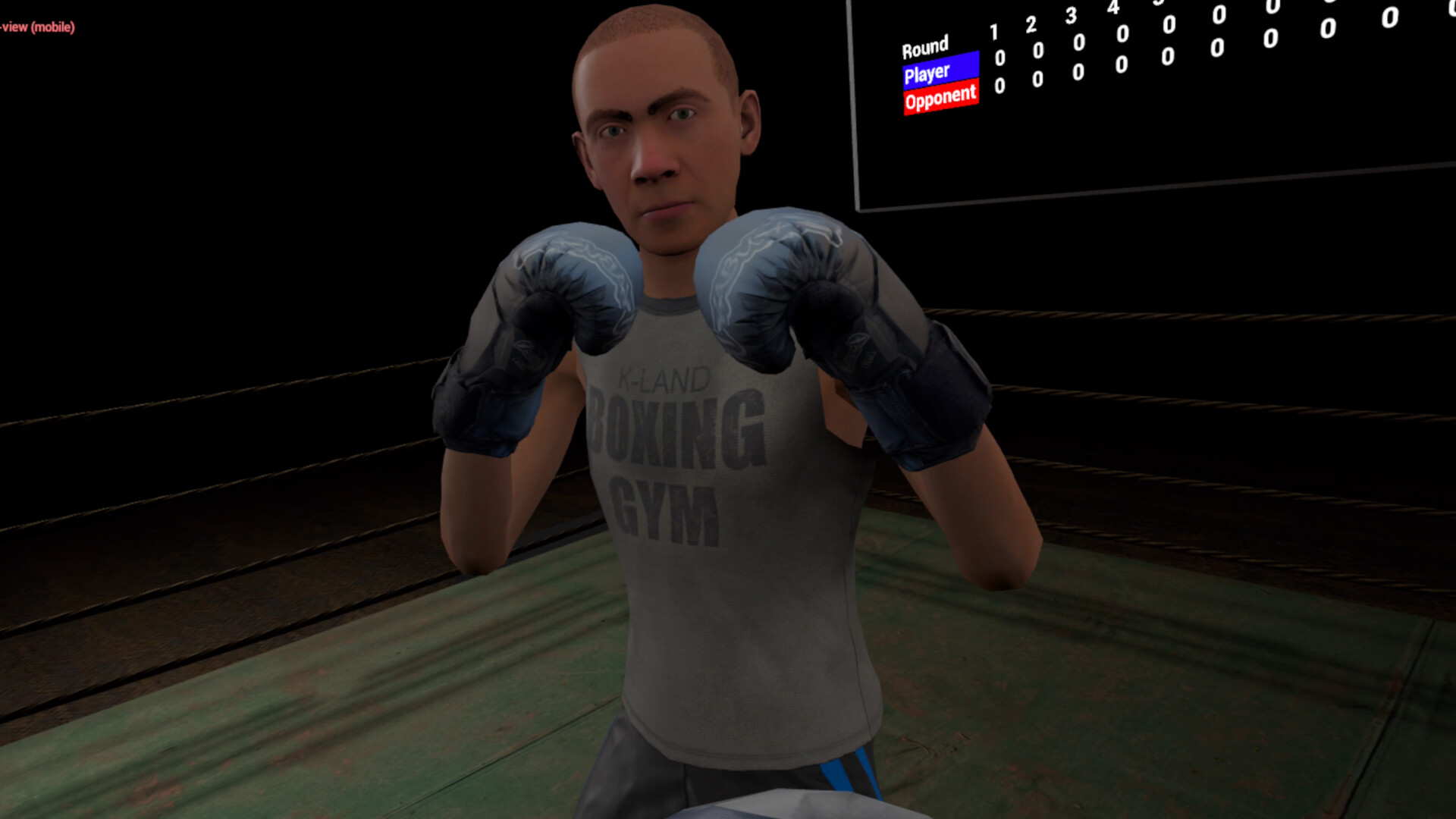Click the Player row label on scoreboard
This screenshot has width=1456, height=819.
pyautogui.click(x=927, y=71)
